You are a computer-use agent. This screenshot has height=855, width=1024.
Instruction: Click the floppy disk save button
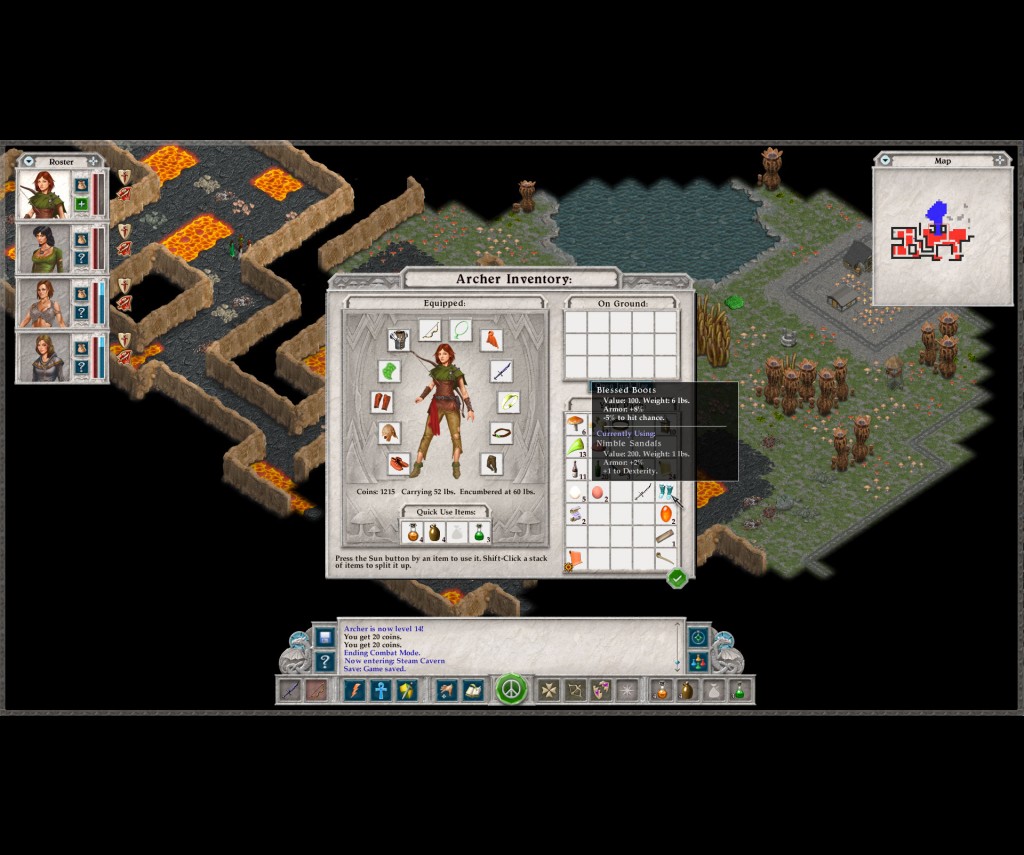point(324,637)
